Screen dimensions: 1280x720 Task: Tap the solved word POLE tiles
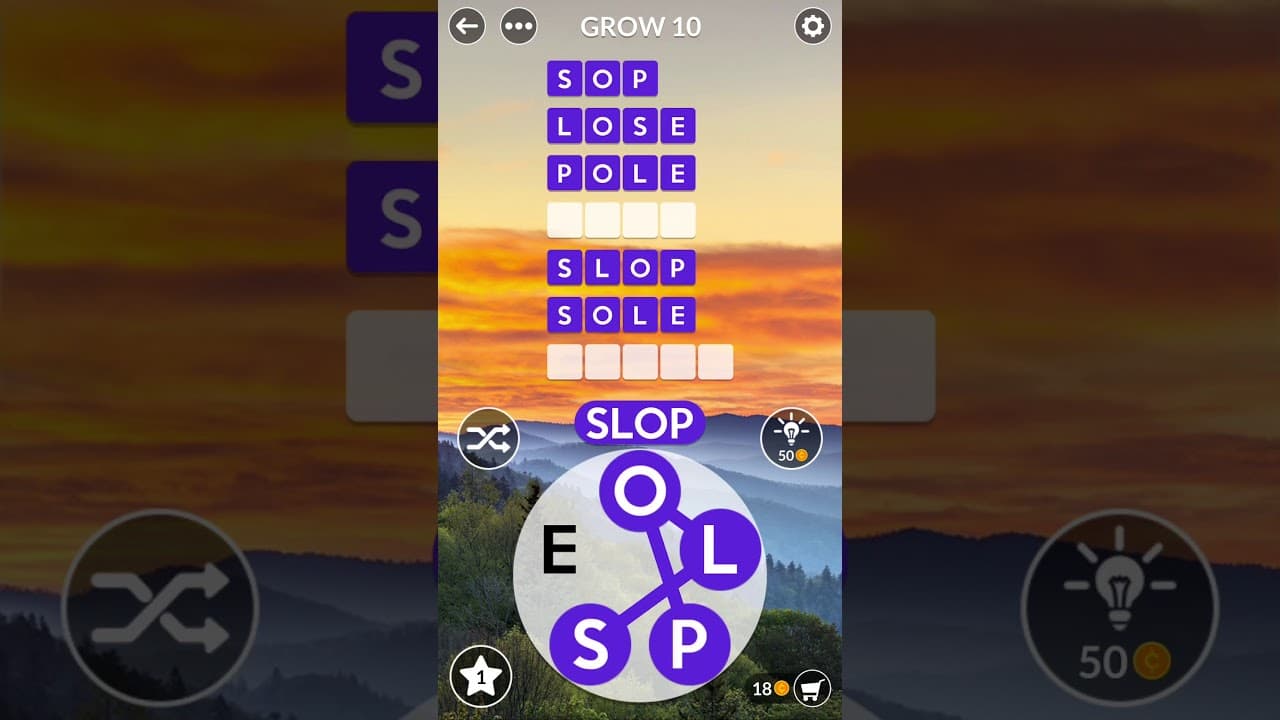tap(621, 173)
